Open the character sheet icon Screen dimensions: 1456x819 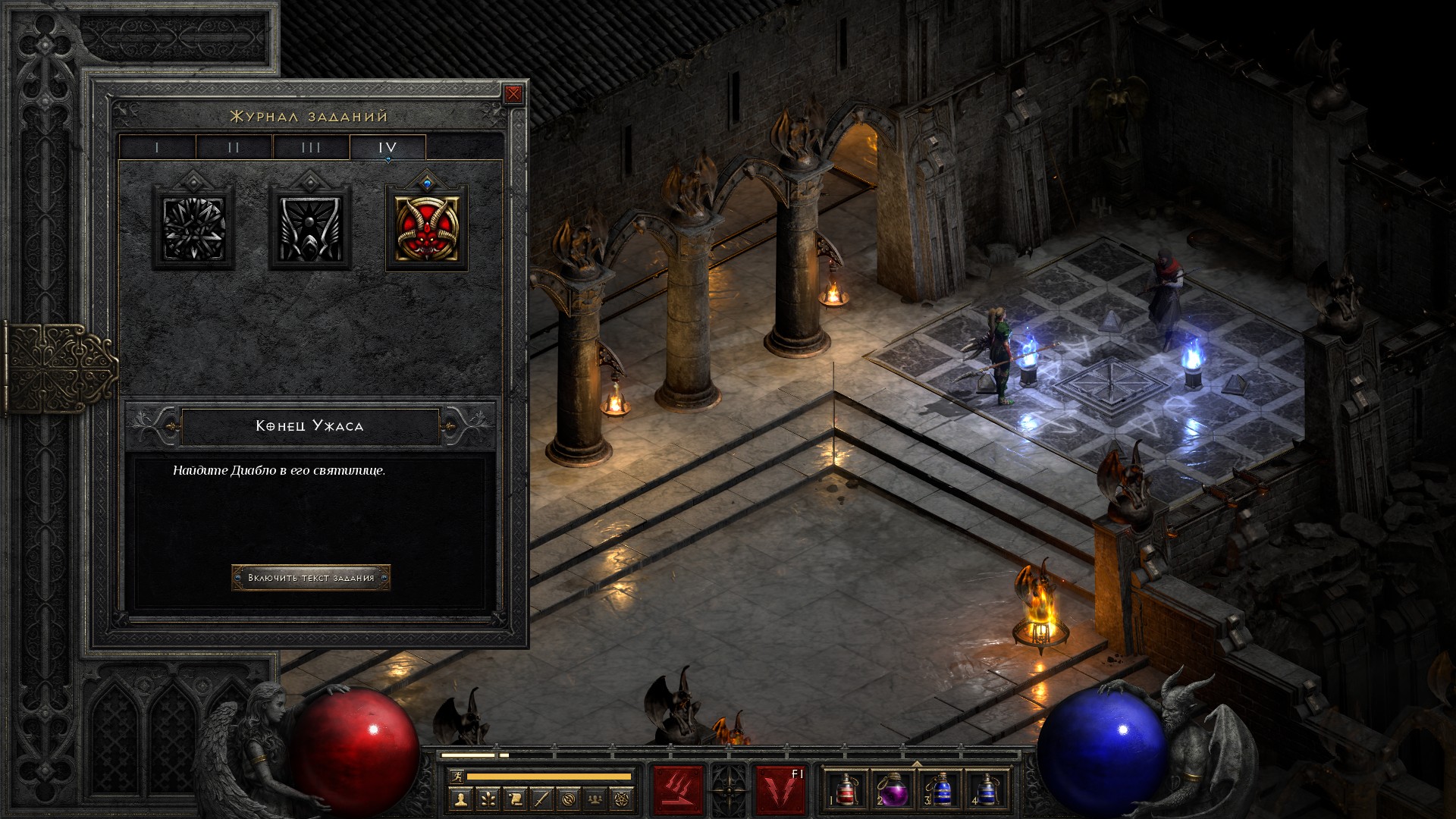[x=461, y=799]
